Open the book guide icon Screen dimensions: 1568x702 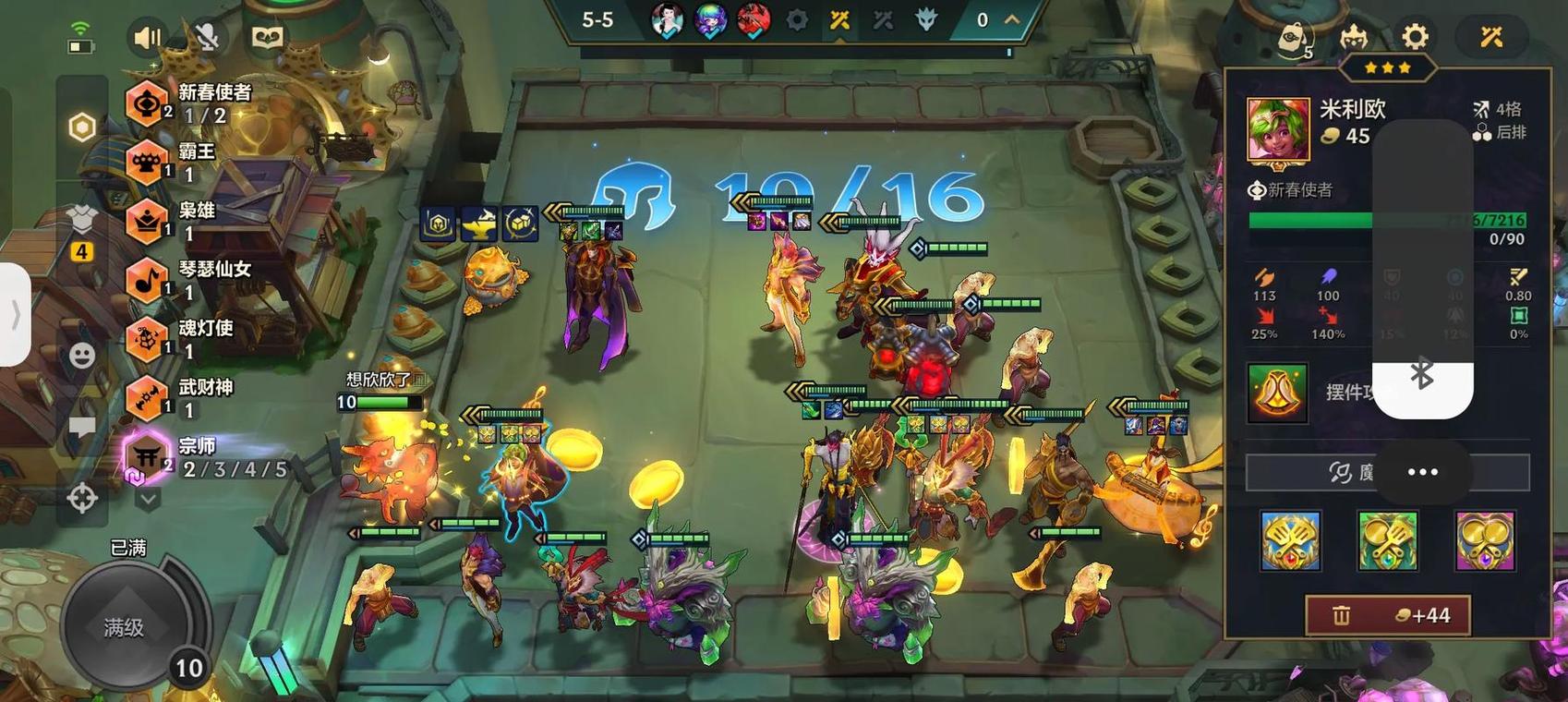click(267, 37)
